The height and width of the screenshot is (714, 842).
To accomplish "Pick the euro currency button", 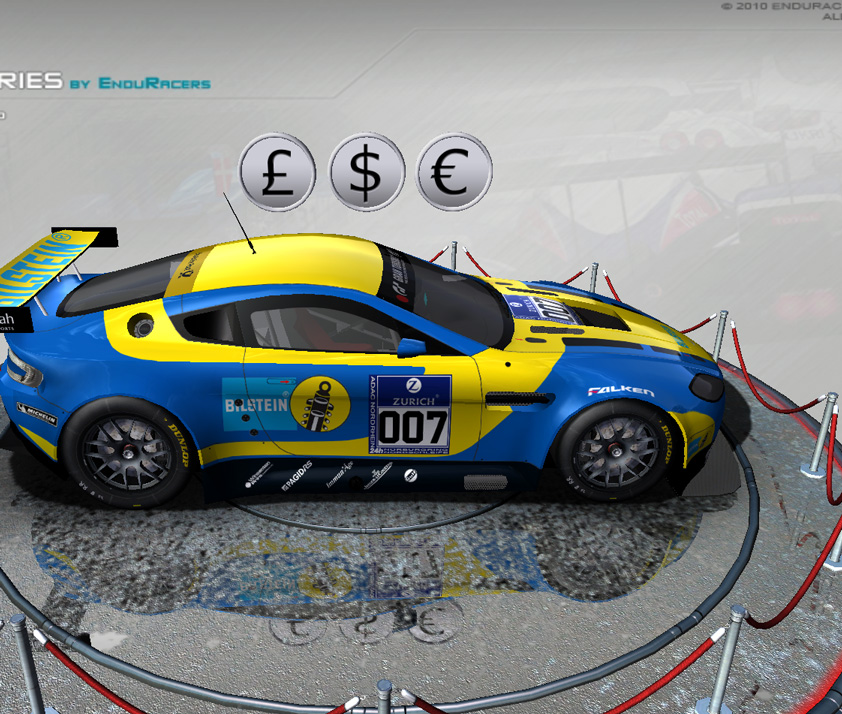I will pyautogui.click(x=453, y=172).
